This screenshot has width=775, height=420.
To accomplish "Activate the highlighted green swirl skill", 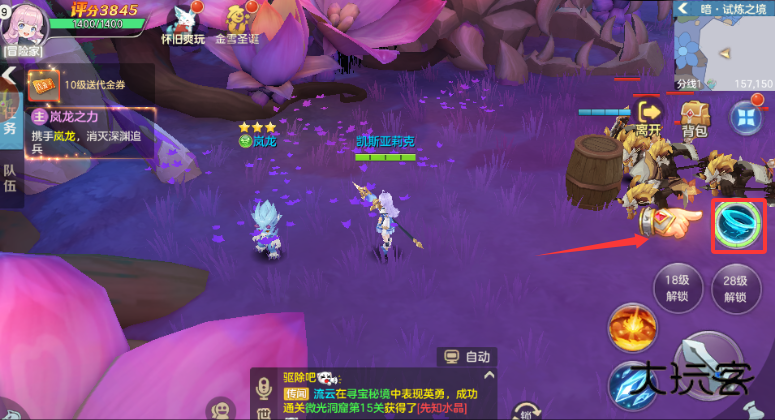I will pos(739,225).
